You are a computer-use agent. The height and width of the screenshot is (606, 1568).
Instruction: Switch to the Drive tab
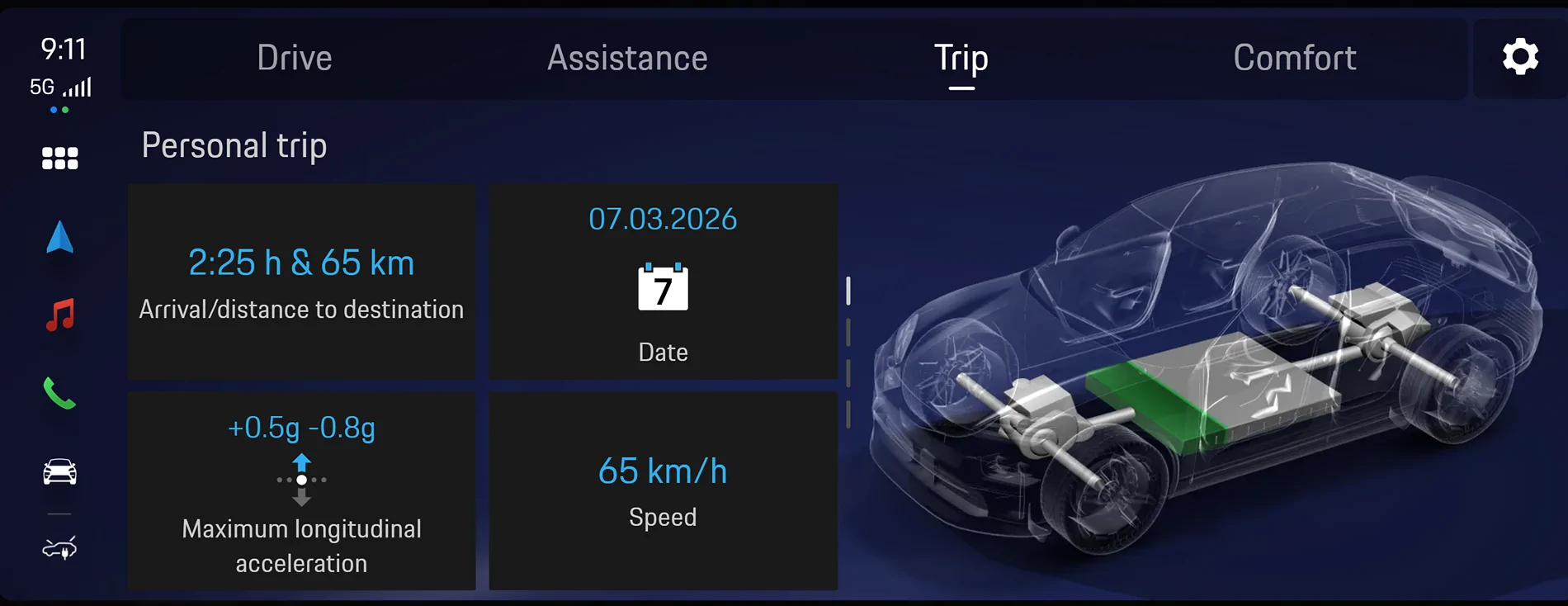pyautogui.click(x=295, y=58)
